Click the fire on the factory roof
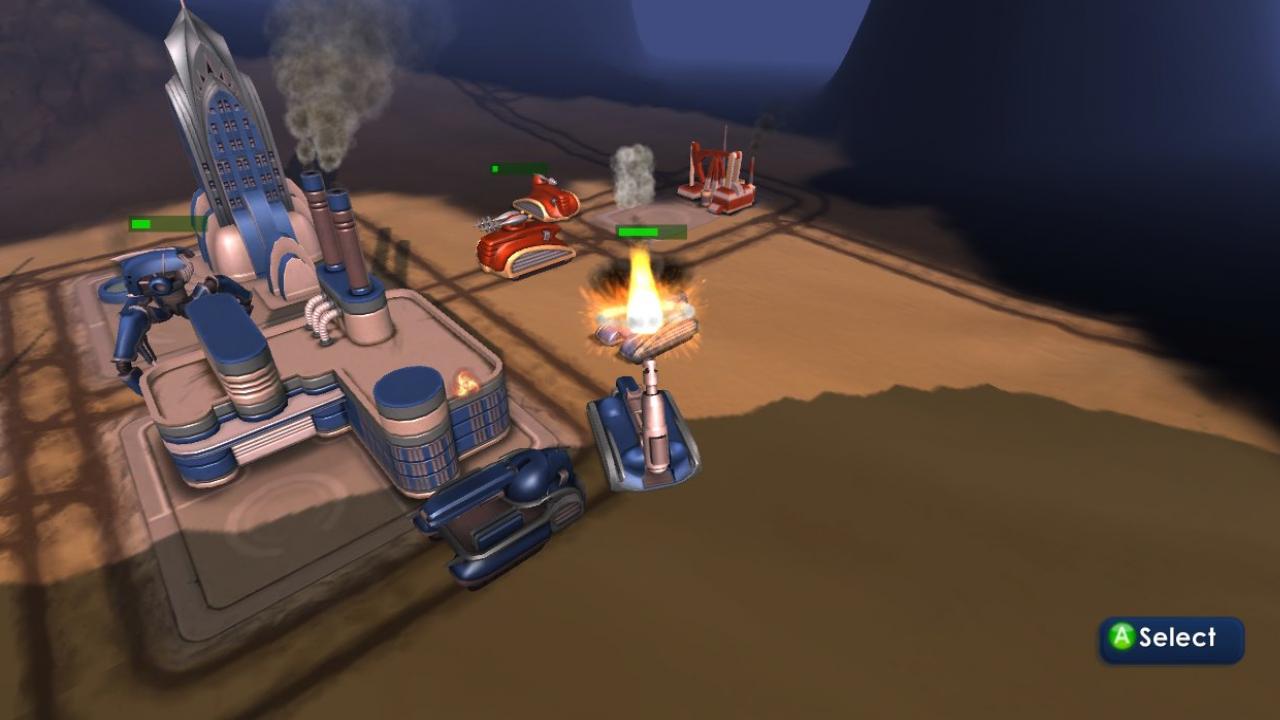The width and height of the screenshot is (1280, 720). click(466, 382)
